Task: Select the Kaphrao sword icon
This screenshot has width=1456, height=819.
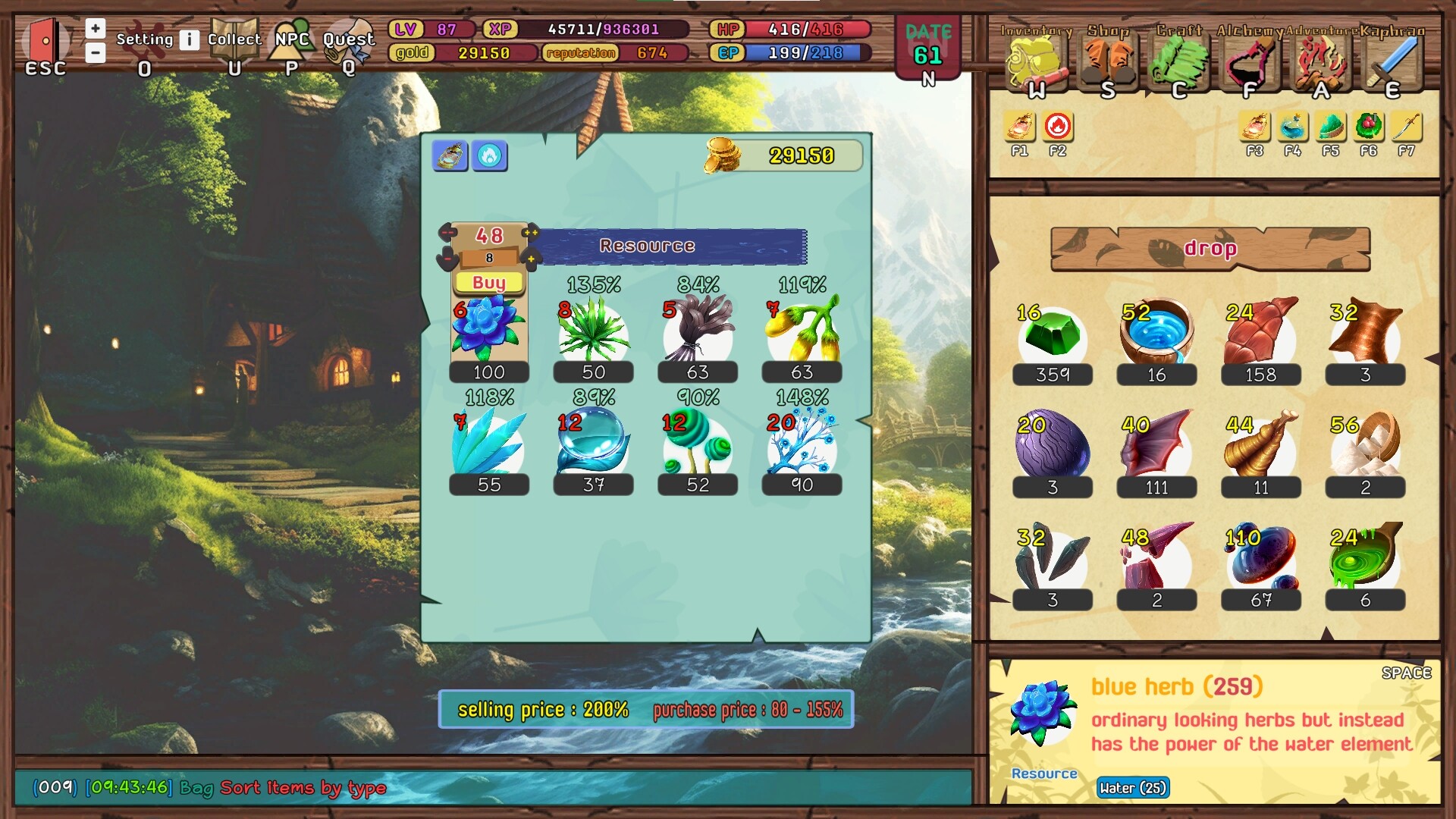Action: coord(1390,61)
